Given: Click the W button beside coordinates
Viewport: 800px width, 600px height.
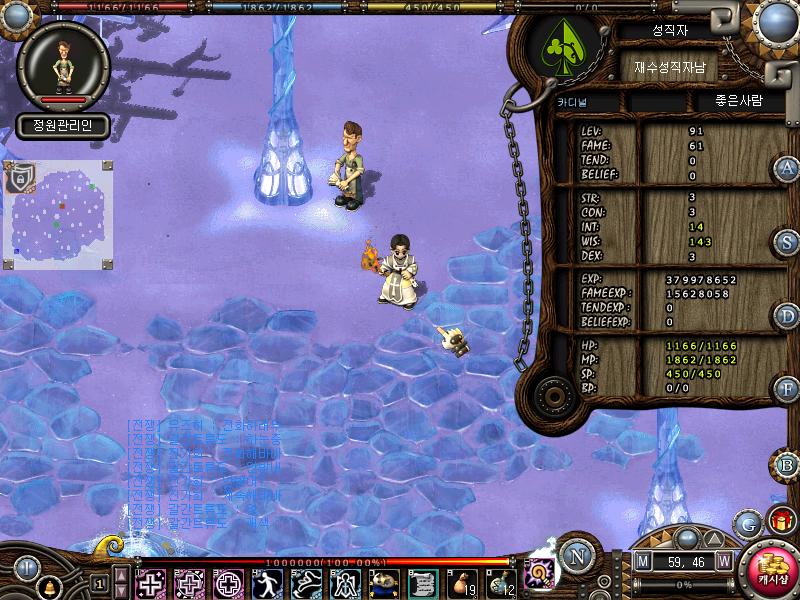Looking at the screenshot, I should (722, 562).
